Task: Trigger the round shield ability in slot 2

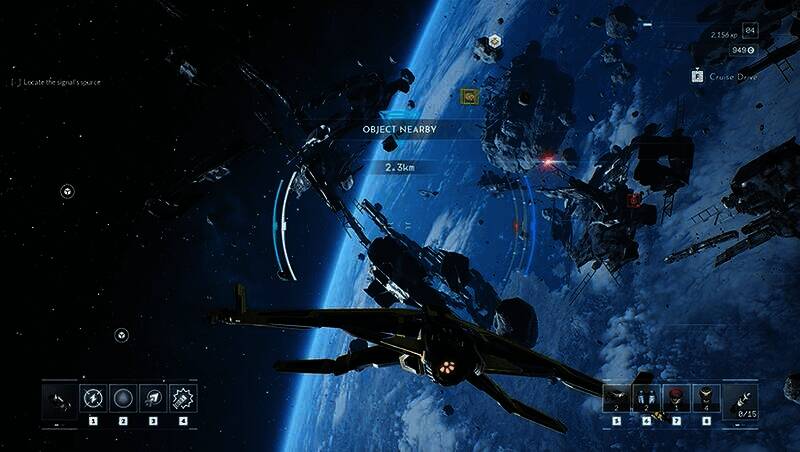Action: click(x=123, y=397)
